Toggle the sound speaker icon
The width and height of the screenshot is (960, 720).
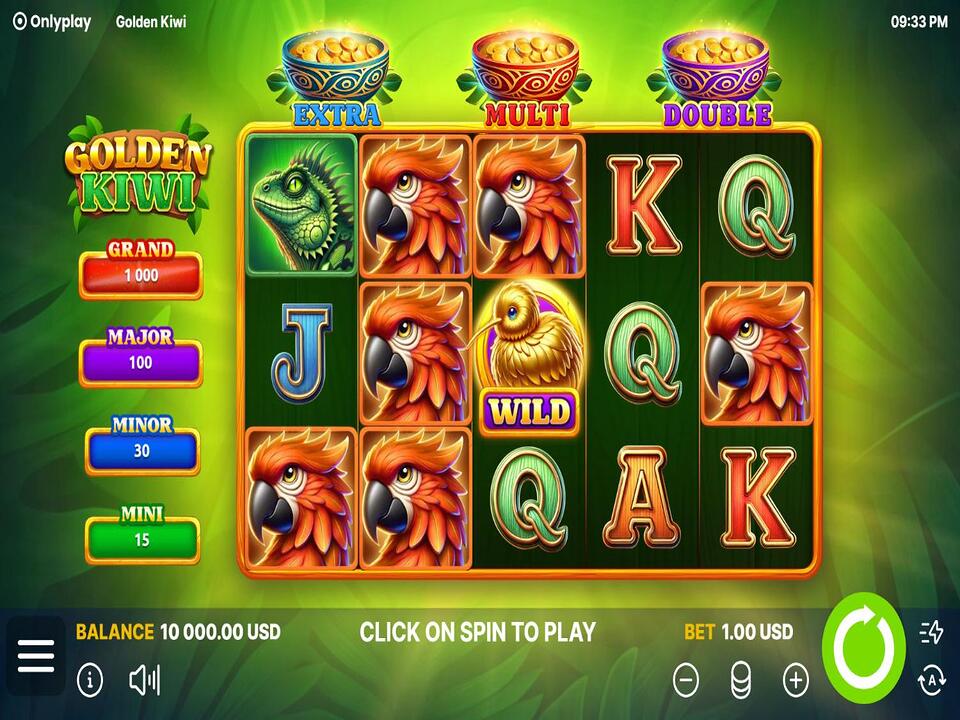click(144, 681)
